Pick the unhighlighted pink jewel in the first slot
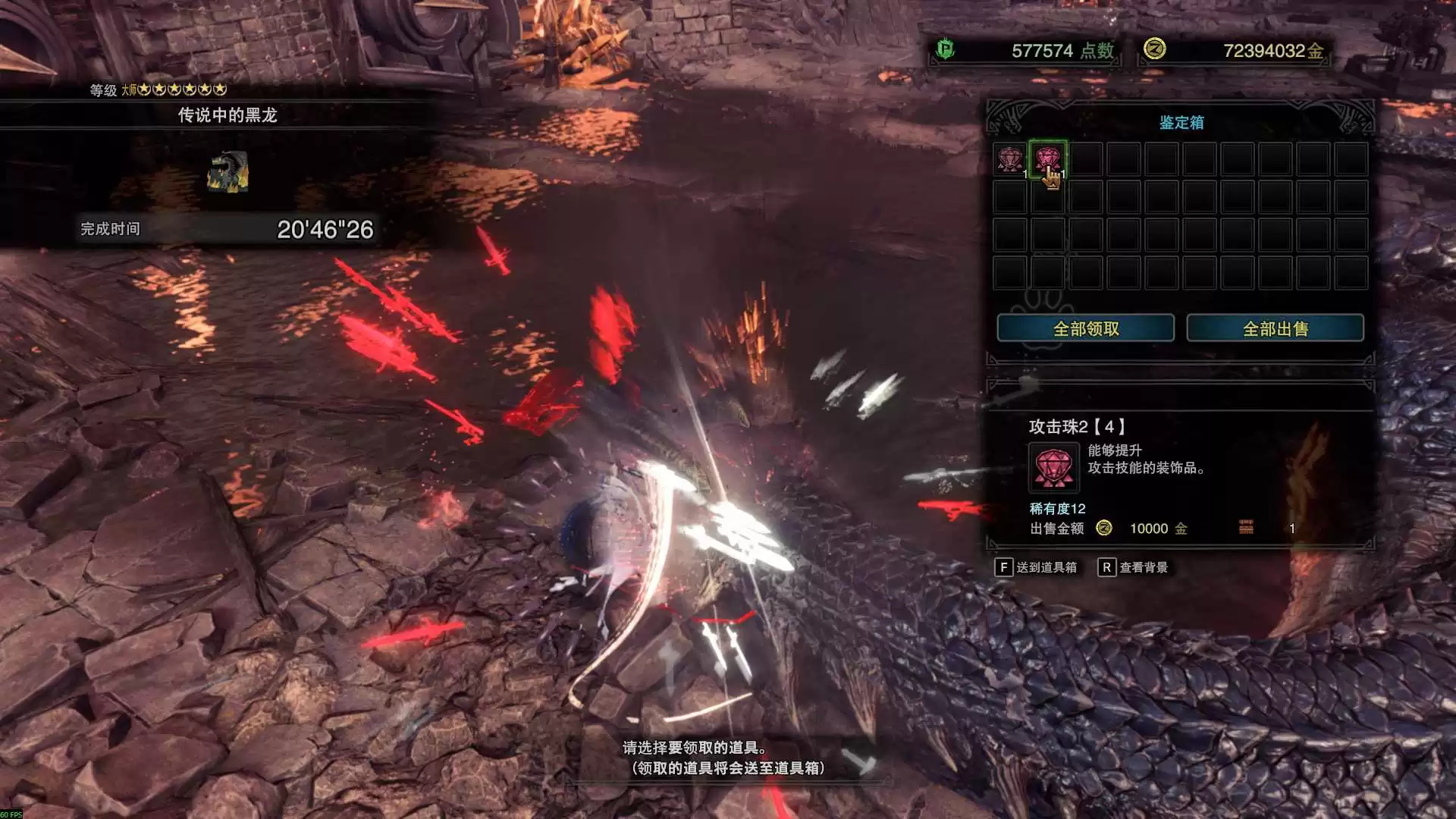The image size is (1456, 819). pos(1009,159)
